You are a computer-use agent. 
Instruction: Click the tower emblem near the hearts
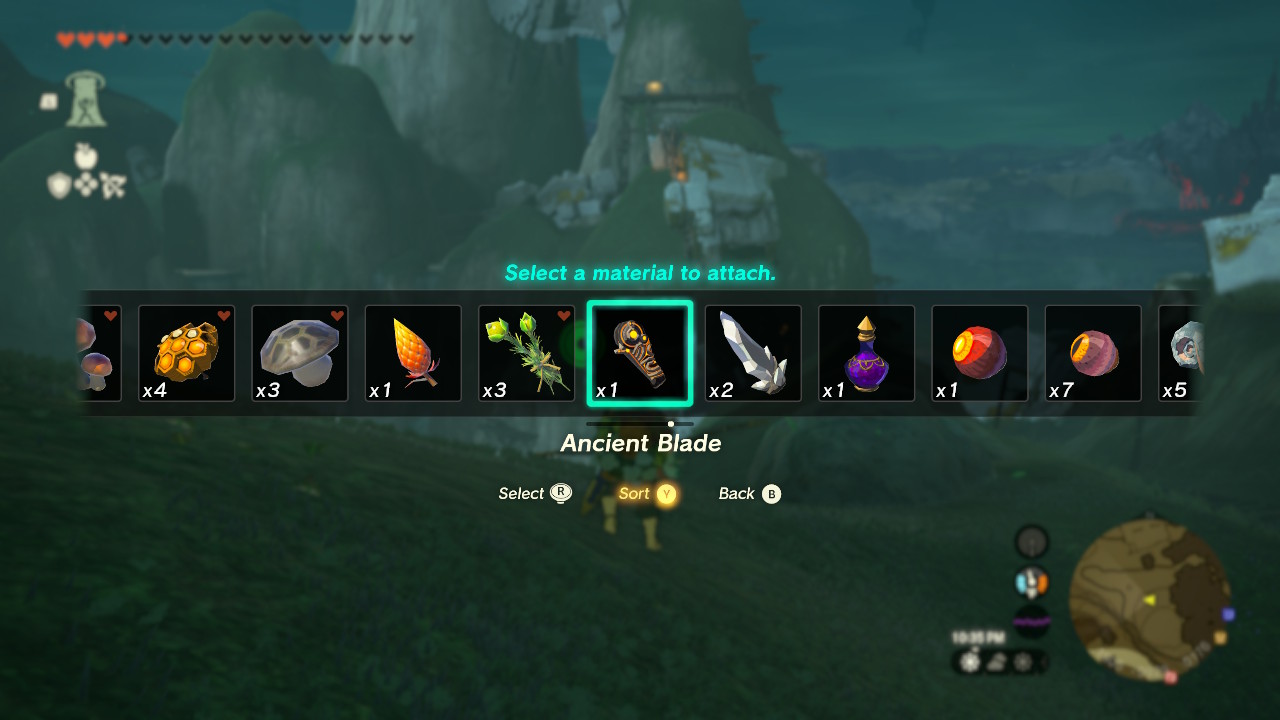click(85, 100)
